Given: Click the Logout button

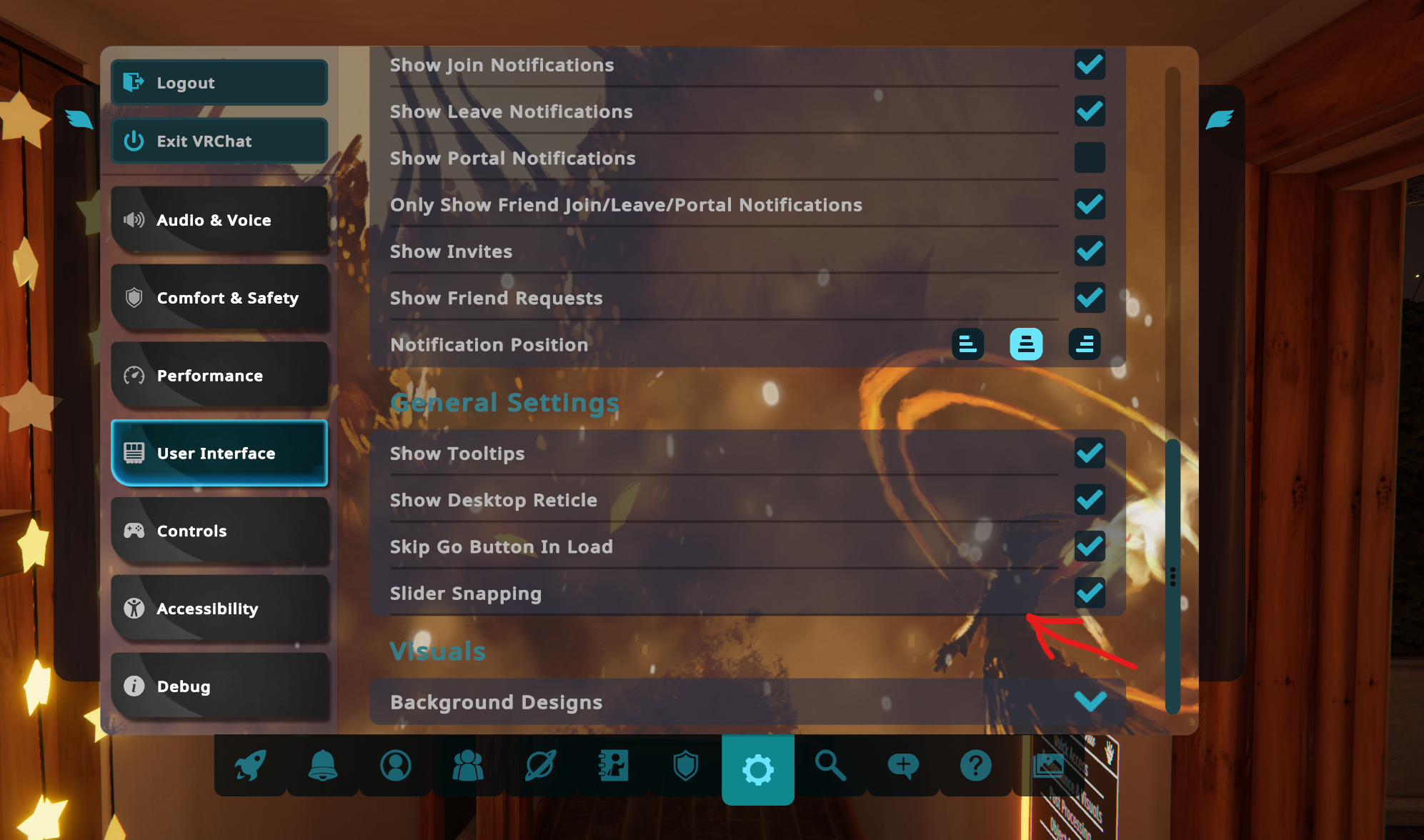Looking at the screenshot, I should coord(219,83).
